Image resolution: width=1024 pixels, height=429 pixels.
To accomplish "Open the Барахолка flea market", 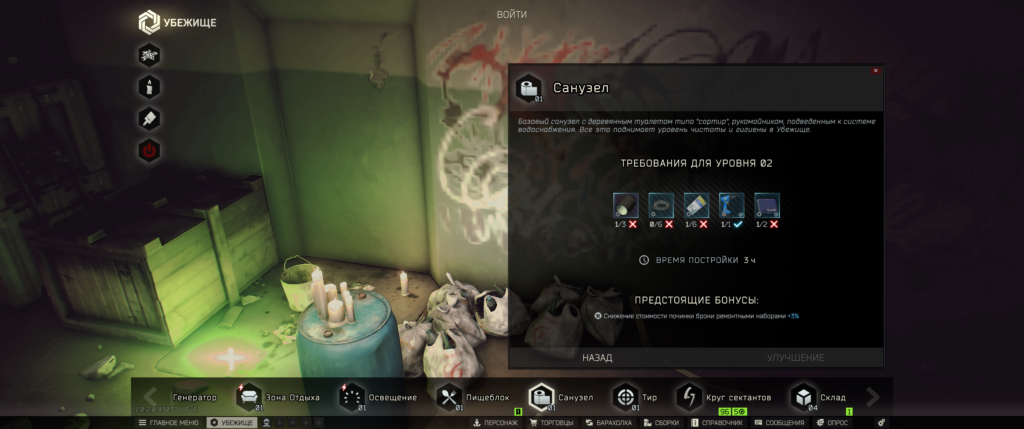I will [610, 423].
